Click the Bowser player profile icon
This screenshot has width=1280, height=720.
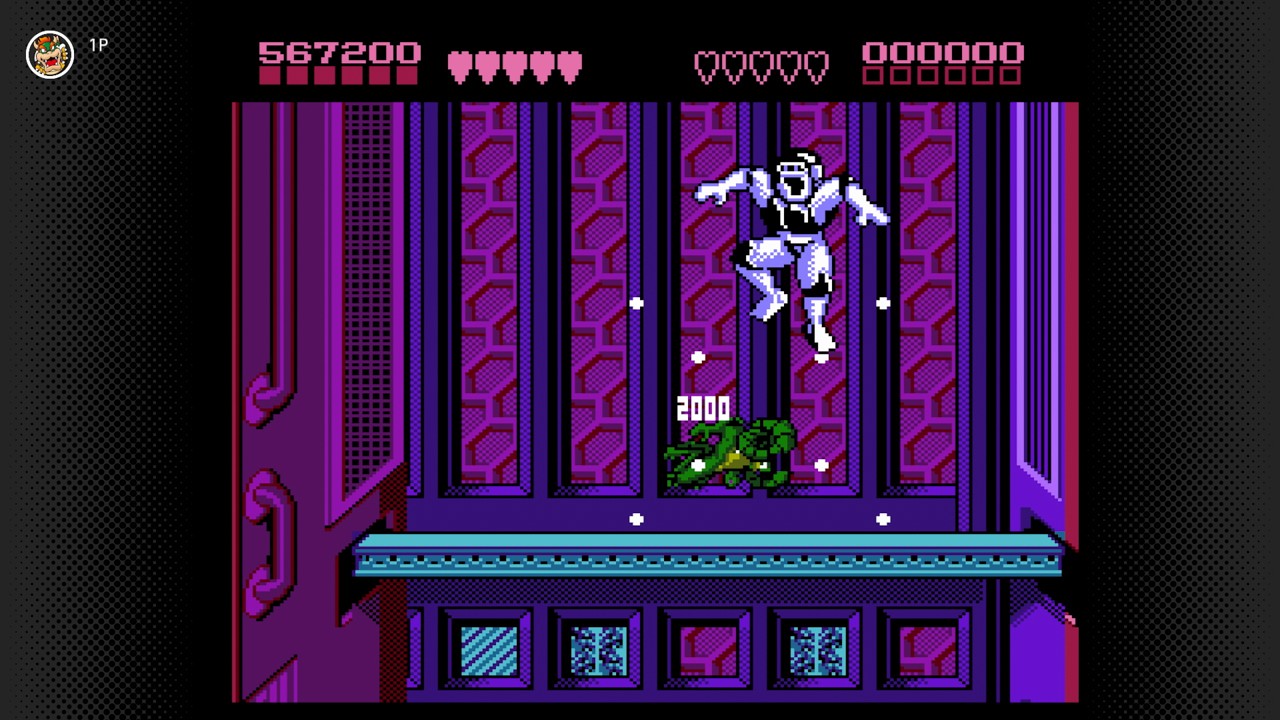pos(49,54)
